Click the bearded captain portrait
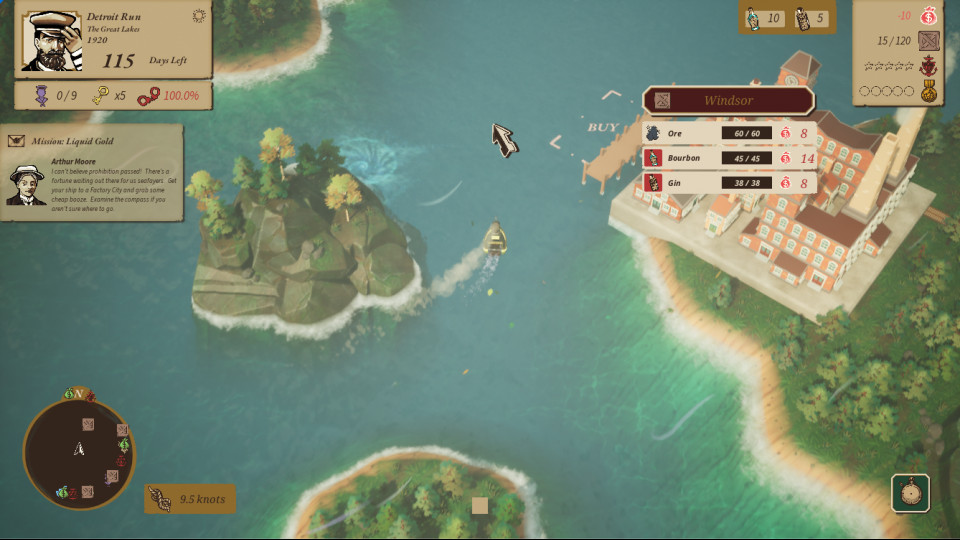 (x=50, y=40)
